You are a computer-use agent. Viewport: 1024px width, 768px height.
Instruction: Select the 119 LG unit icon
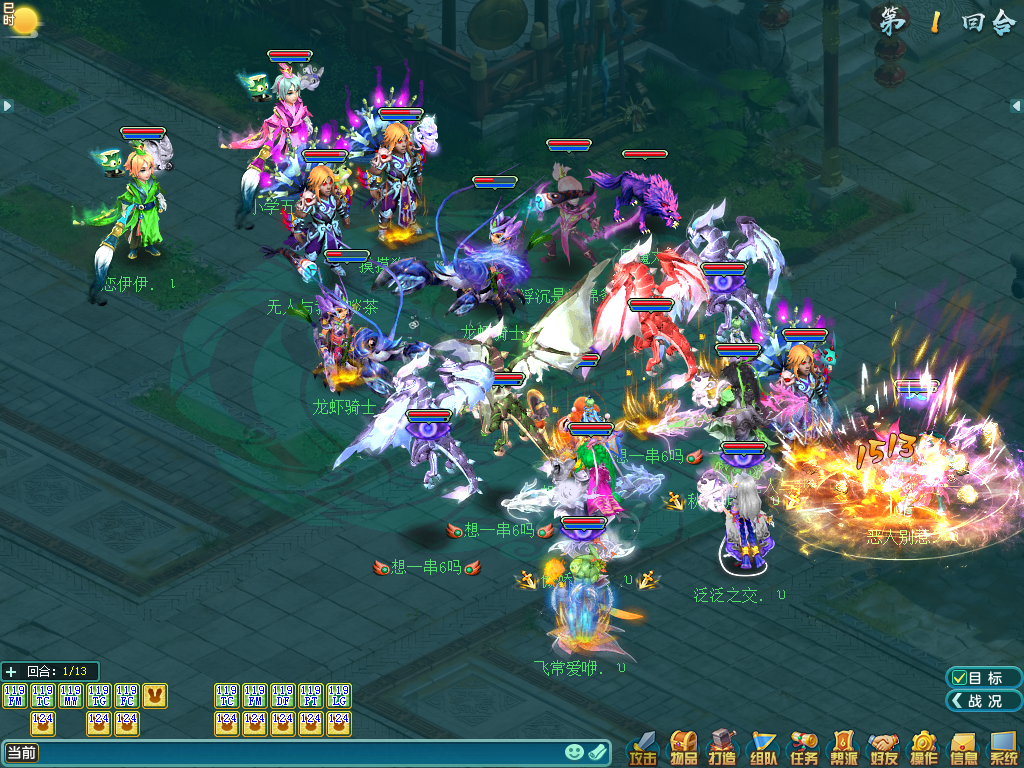tap(339, 696)
